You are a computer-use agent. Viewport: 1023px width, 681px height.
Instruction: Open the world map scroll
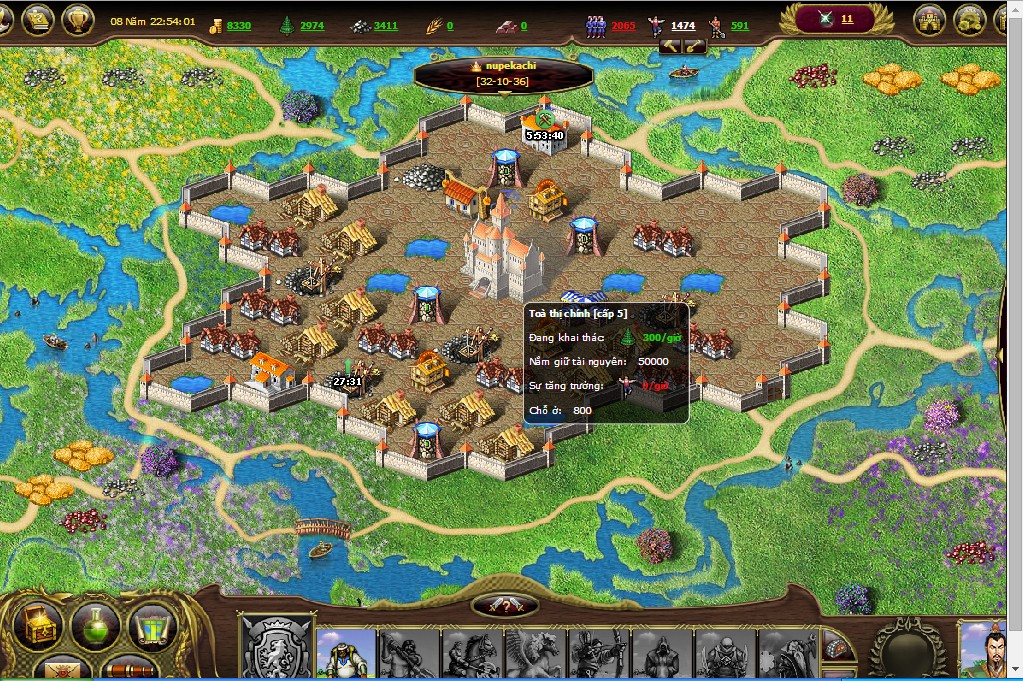click(x=151, y=625)
